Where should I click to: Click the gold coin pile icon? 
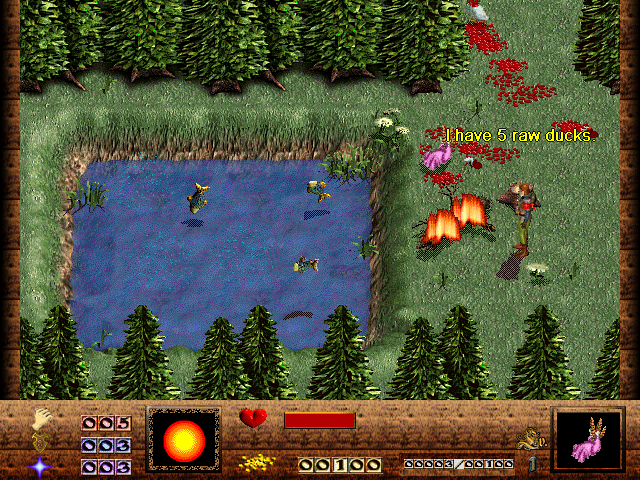(x=257, y=463)
